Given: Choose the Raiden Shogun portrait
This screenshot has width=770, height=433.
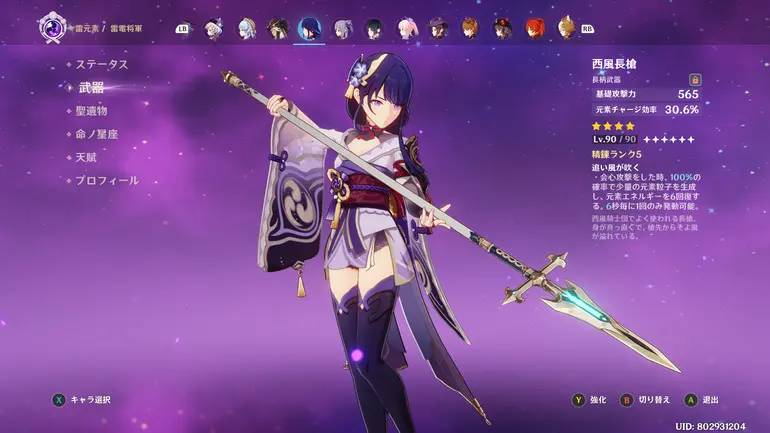Looking at the screenshot, I should pyautogui.click(x=309, y=28).
